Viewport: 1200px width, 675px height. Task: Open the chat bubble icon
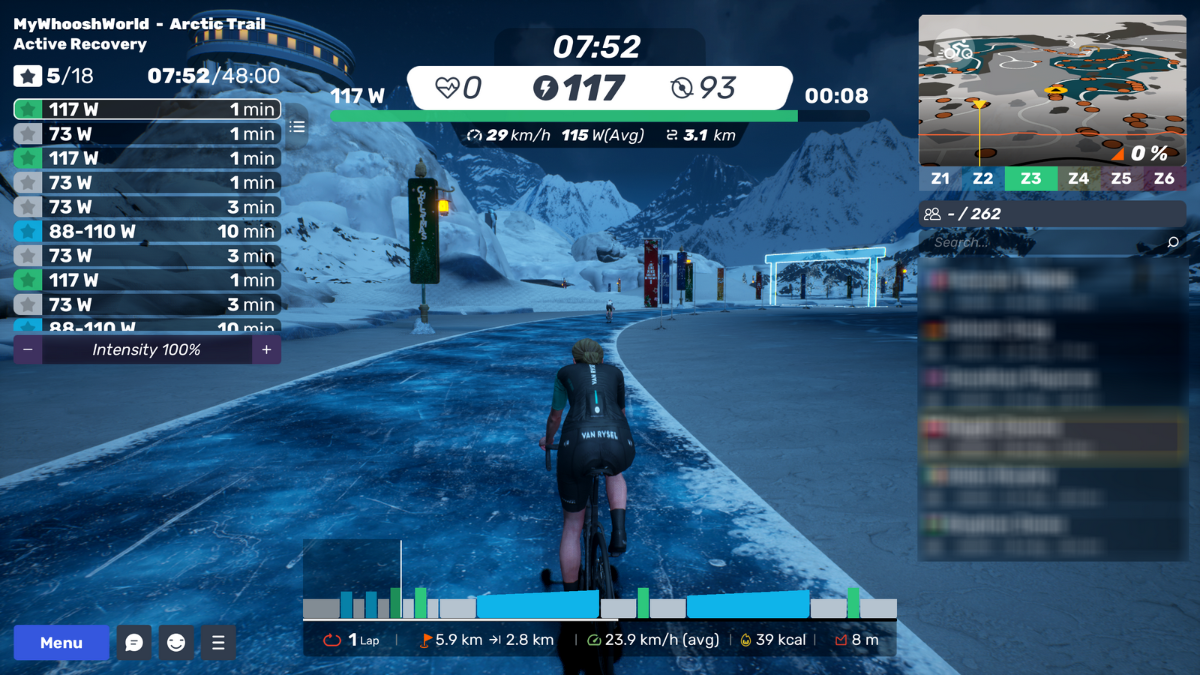pos(134,643)
